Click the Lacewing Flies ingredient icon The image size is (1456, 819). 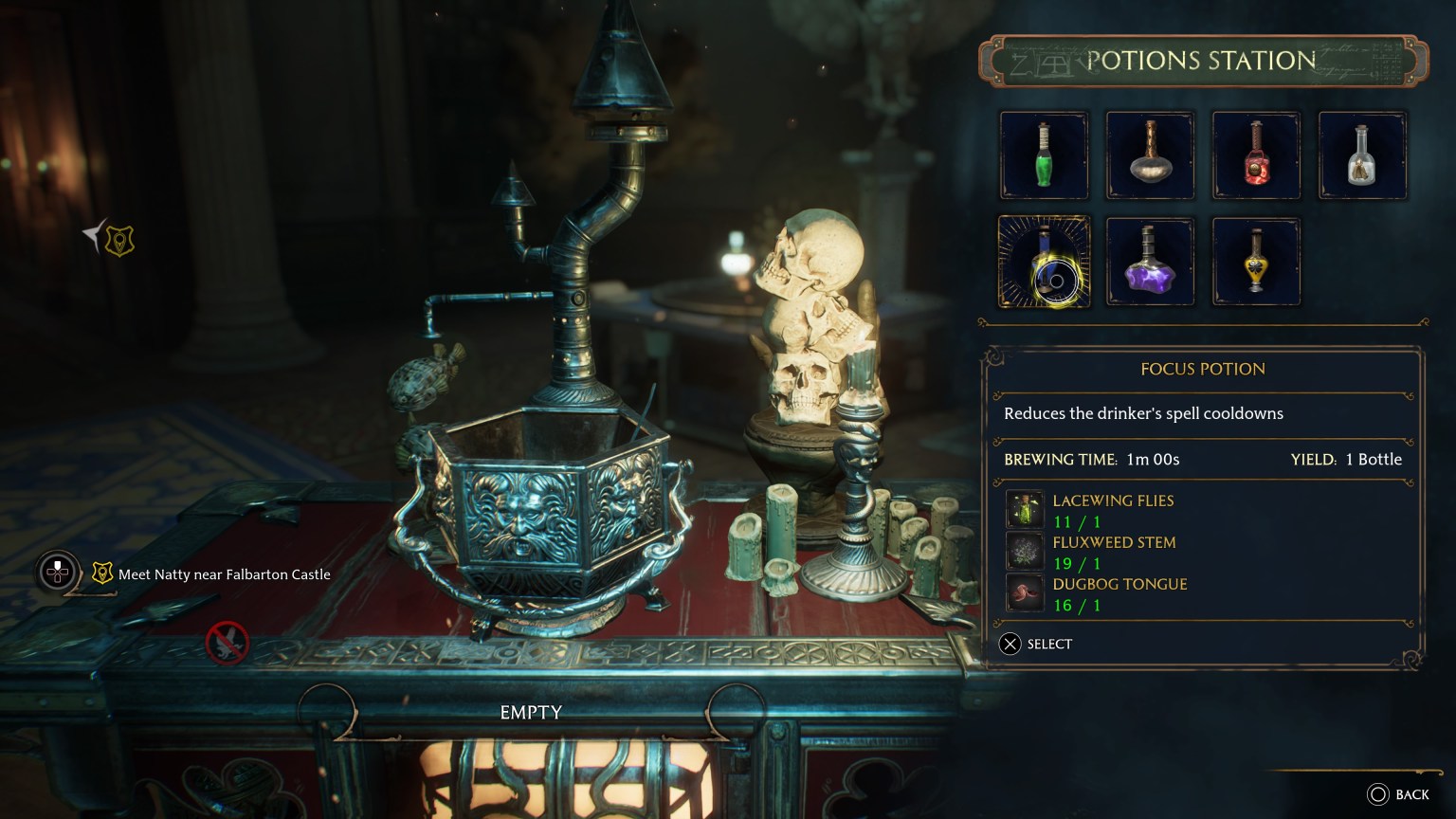1025,509
